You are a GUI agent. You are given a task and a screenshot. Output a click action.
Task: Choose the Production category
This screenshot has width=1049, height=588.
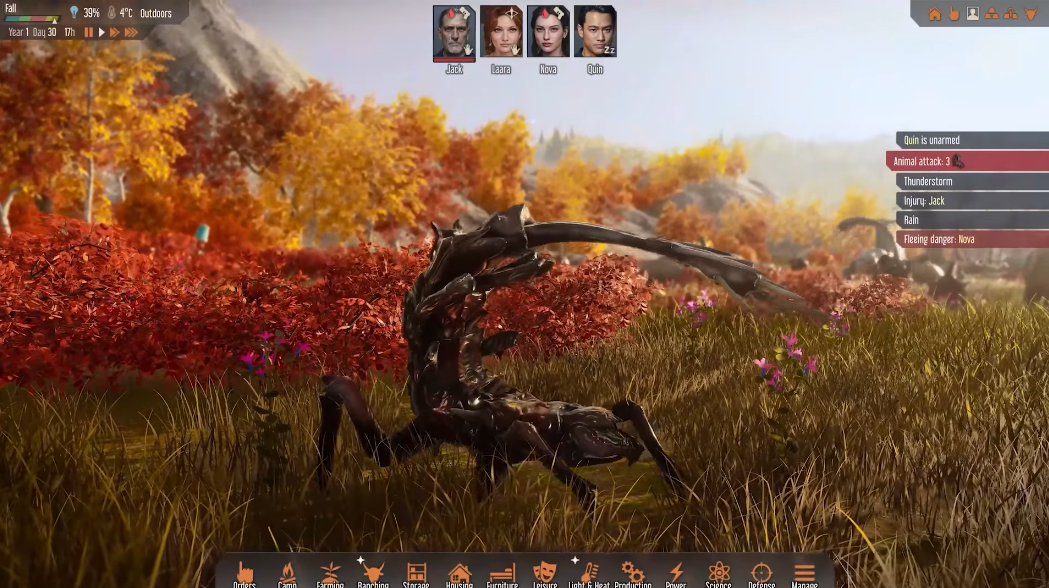(x=632, y=574)
